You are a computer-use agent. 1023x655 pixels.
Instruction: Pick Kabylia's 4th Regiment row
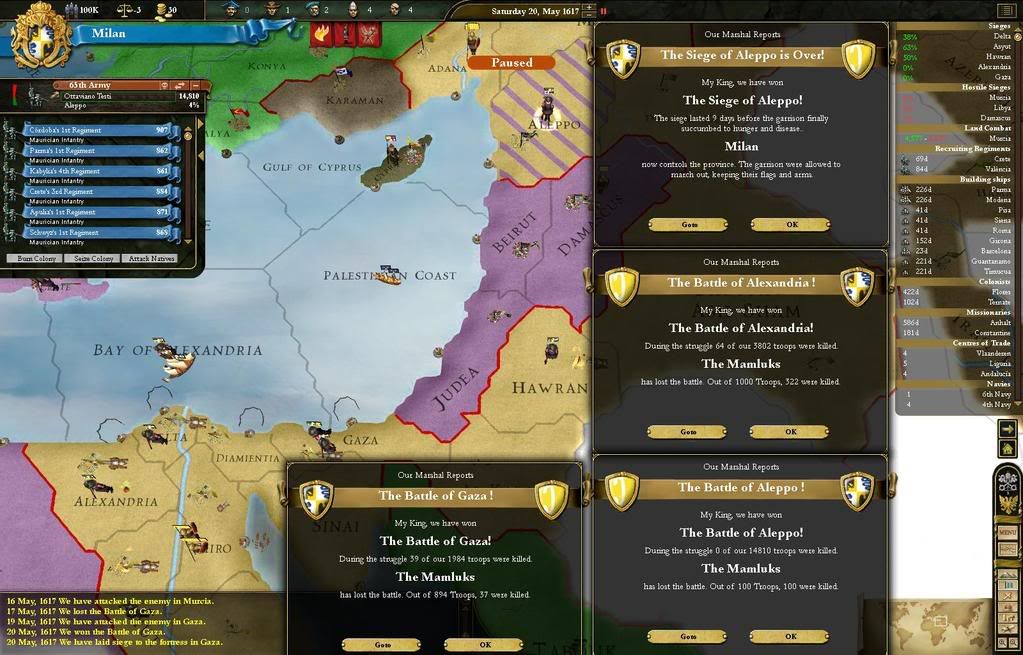88,171
